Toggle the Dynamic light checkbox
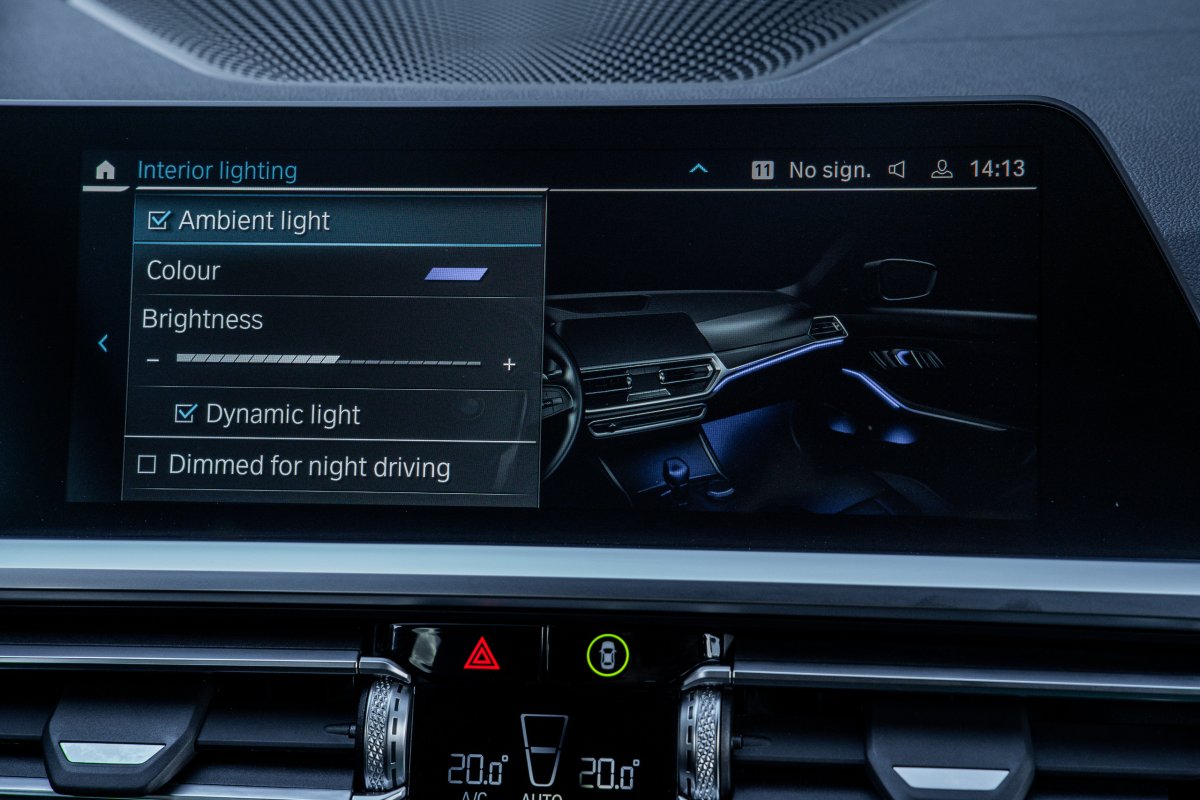 coord(185,414)
